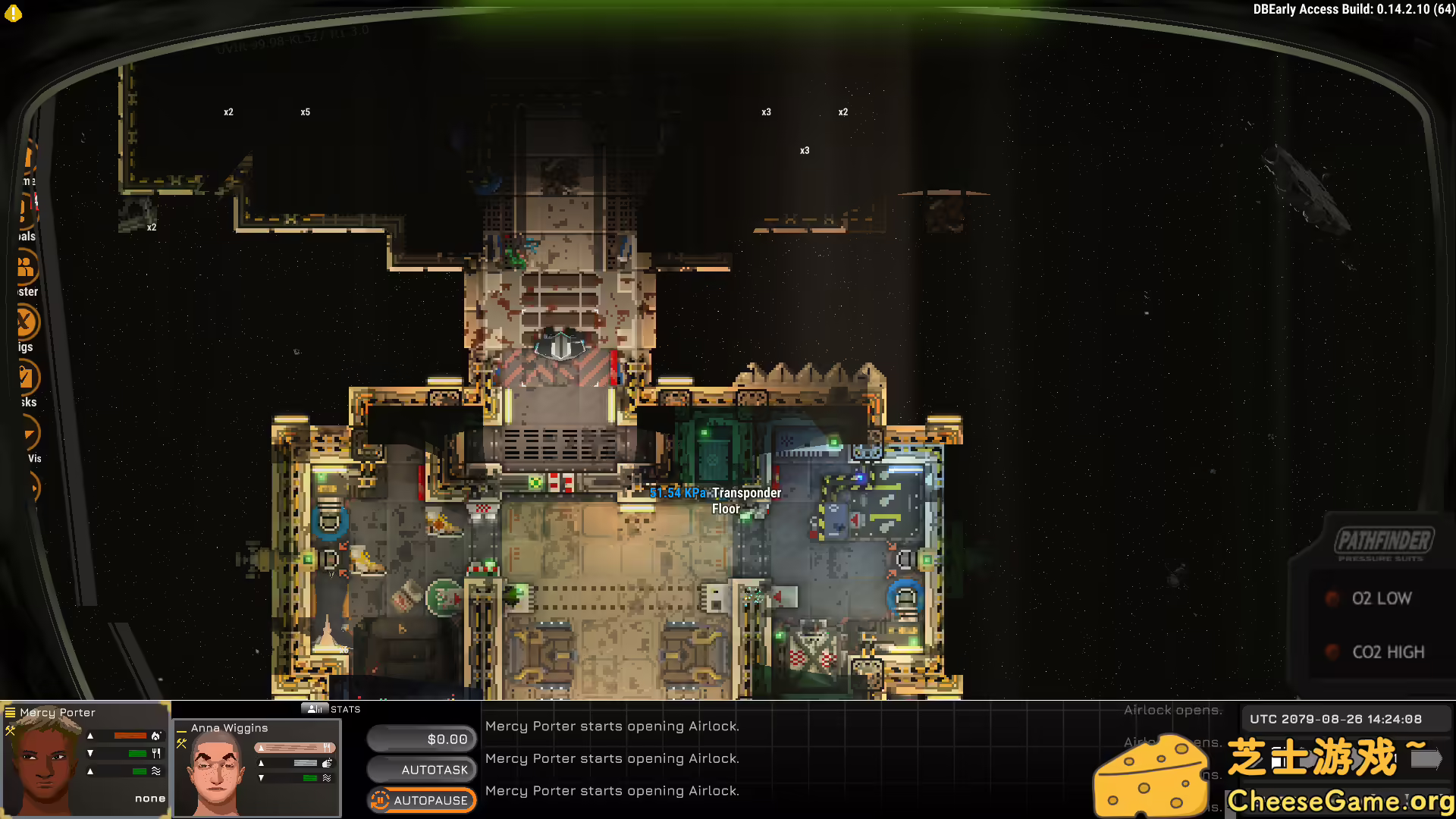Open the Goals panel
The image size is (1456, 819).
(x=24, y=208)
